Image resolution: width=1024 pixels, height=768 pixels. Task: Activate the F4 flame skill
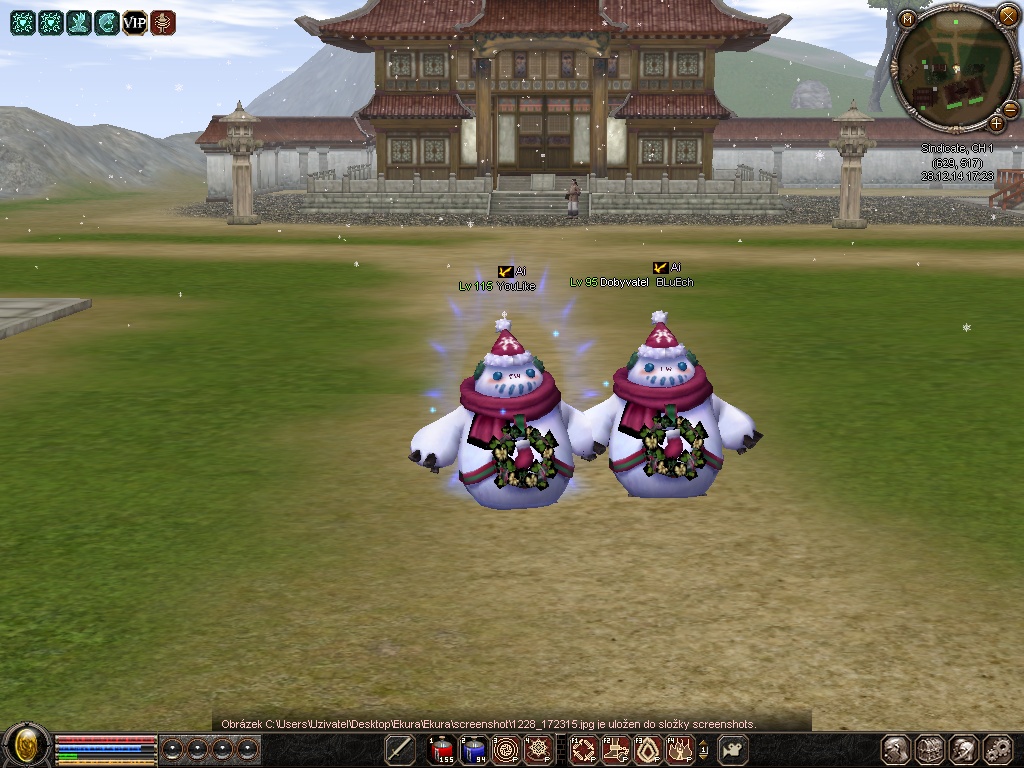[x=680, y=750]
